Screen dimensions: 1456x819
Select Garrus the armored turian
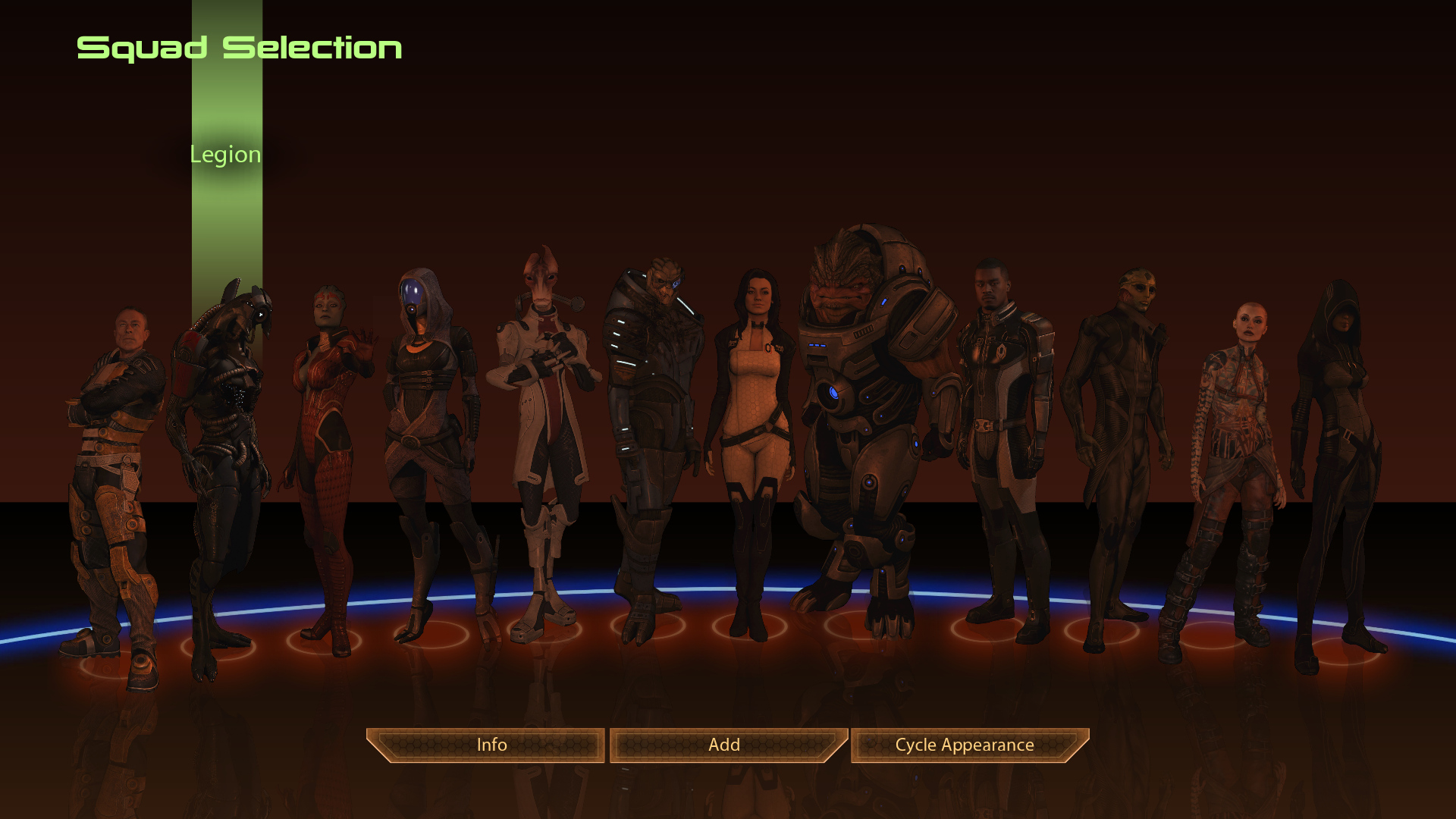(651, 425)
